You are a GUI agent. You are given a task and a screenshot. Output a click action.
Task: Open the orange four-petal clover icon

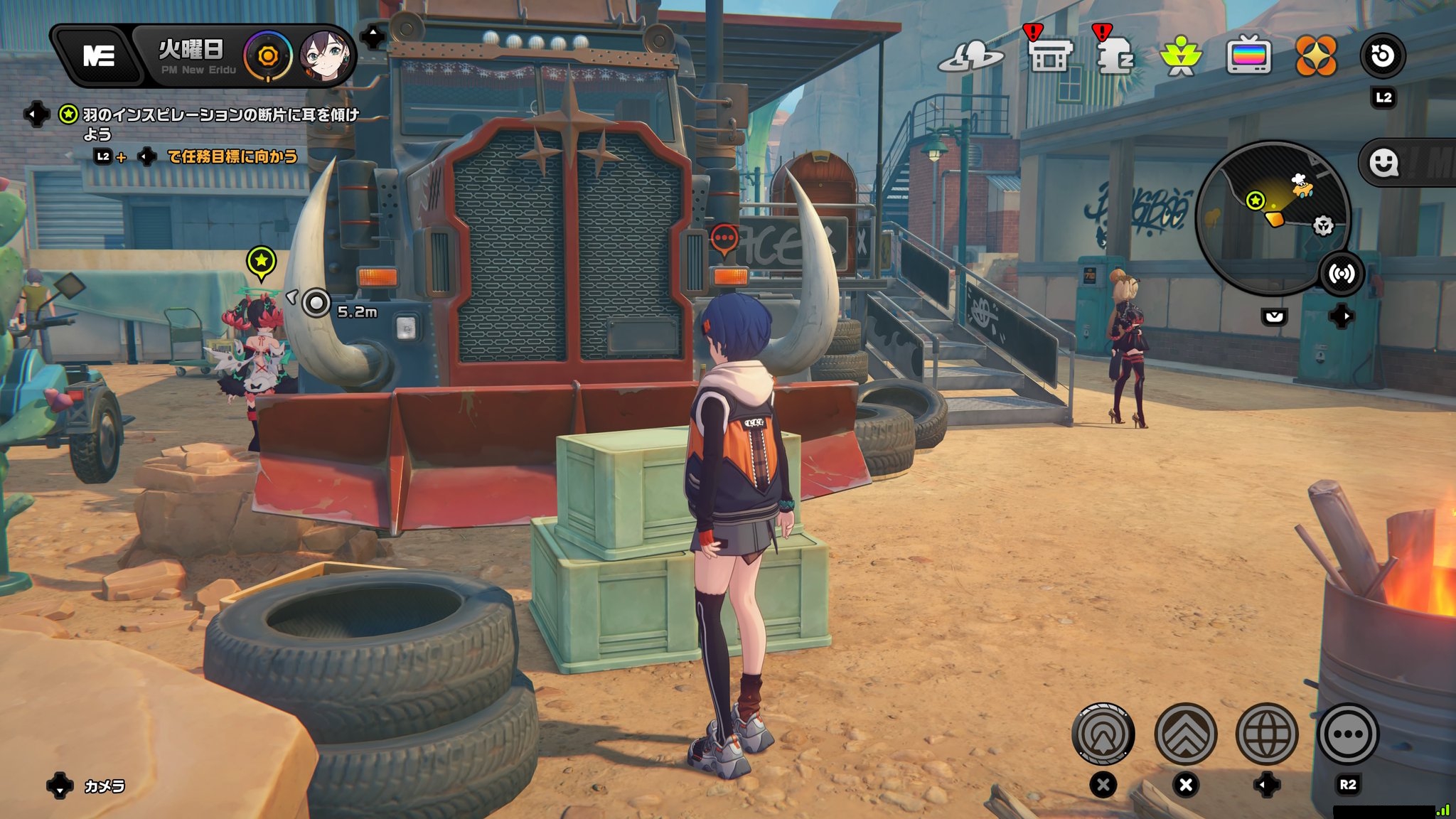(1316, 57)
